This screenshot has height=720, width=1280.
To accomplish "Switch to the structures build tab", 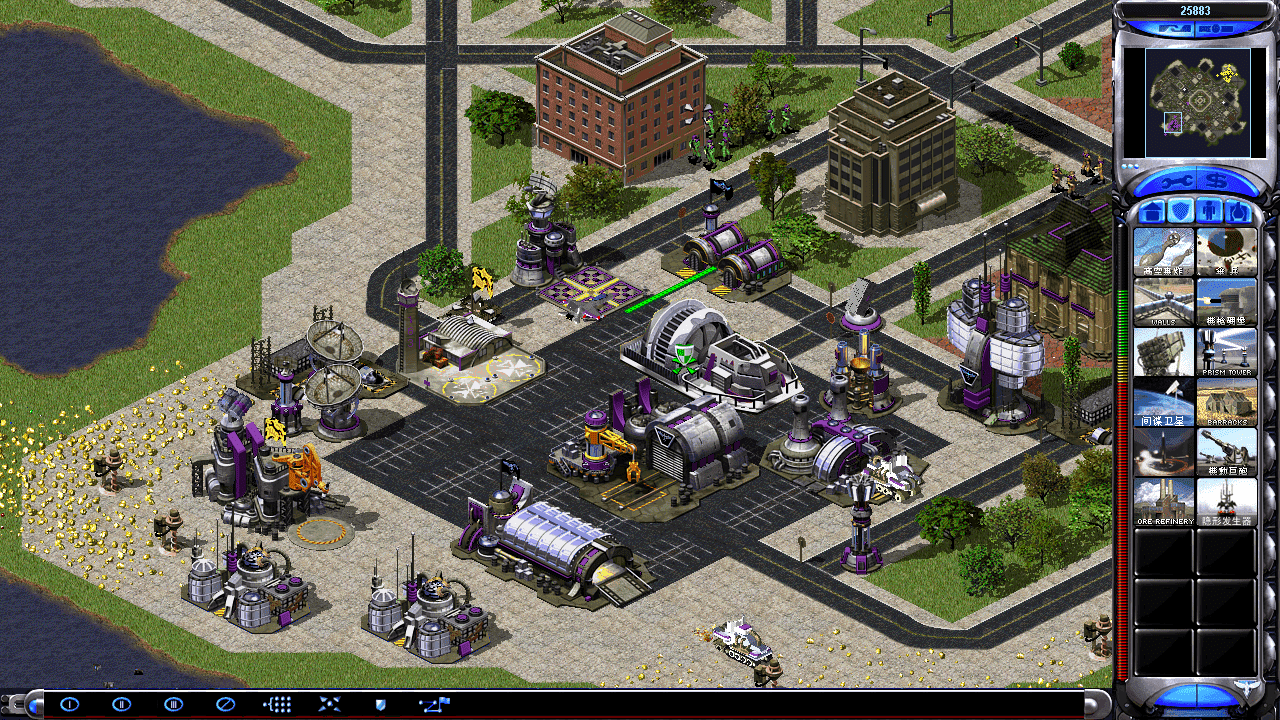I will click(x=1150, y=211).
